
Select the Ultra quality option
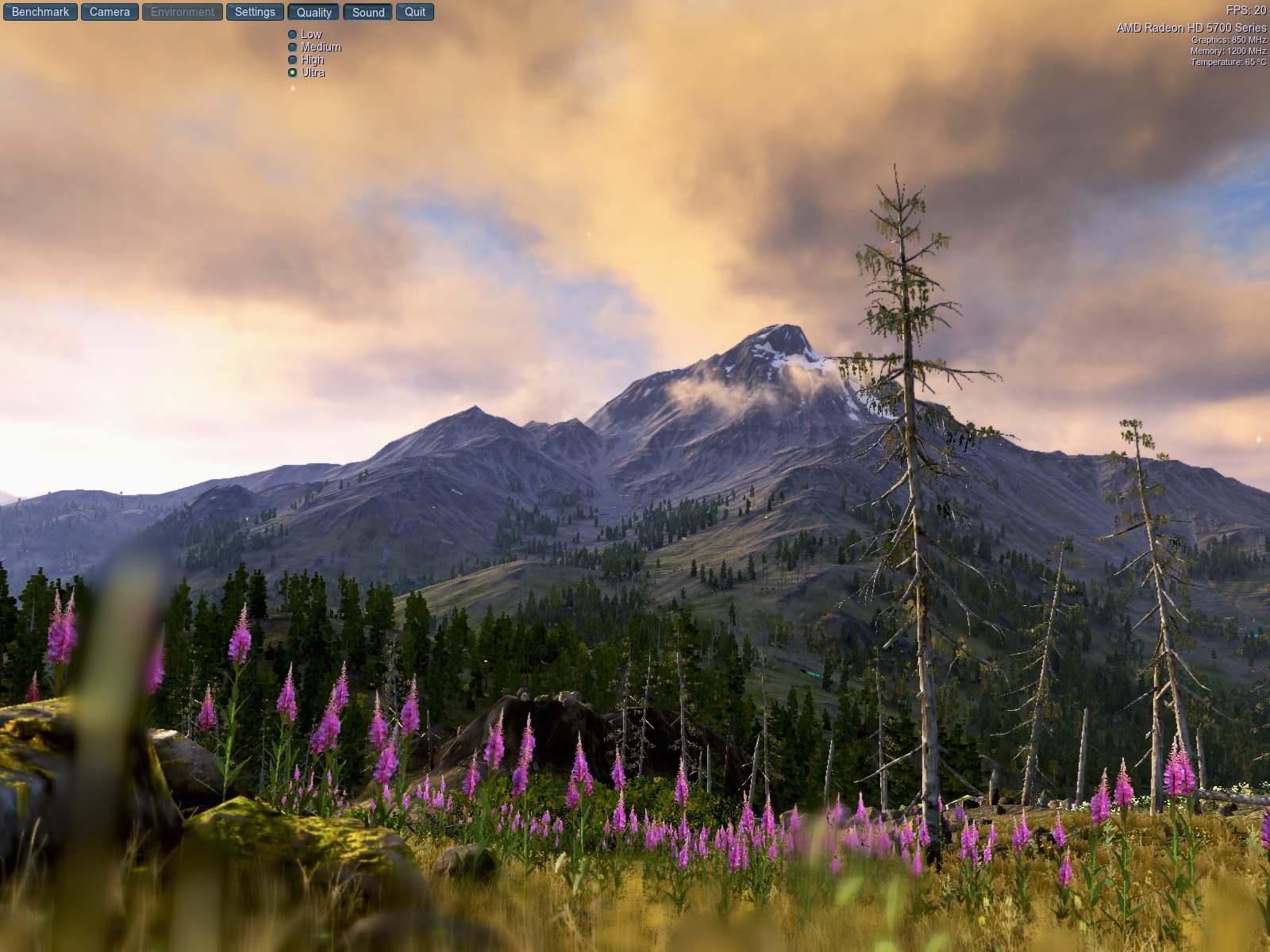[x=293, y=73]
